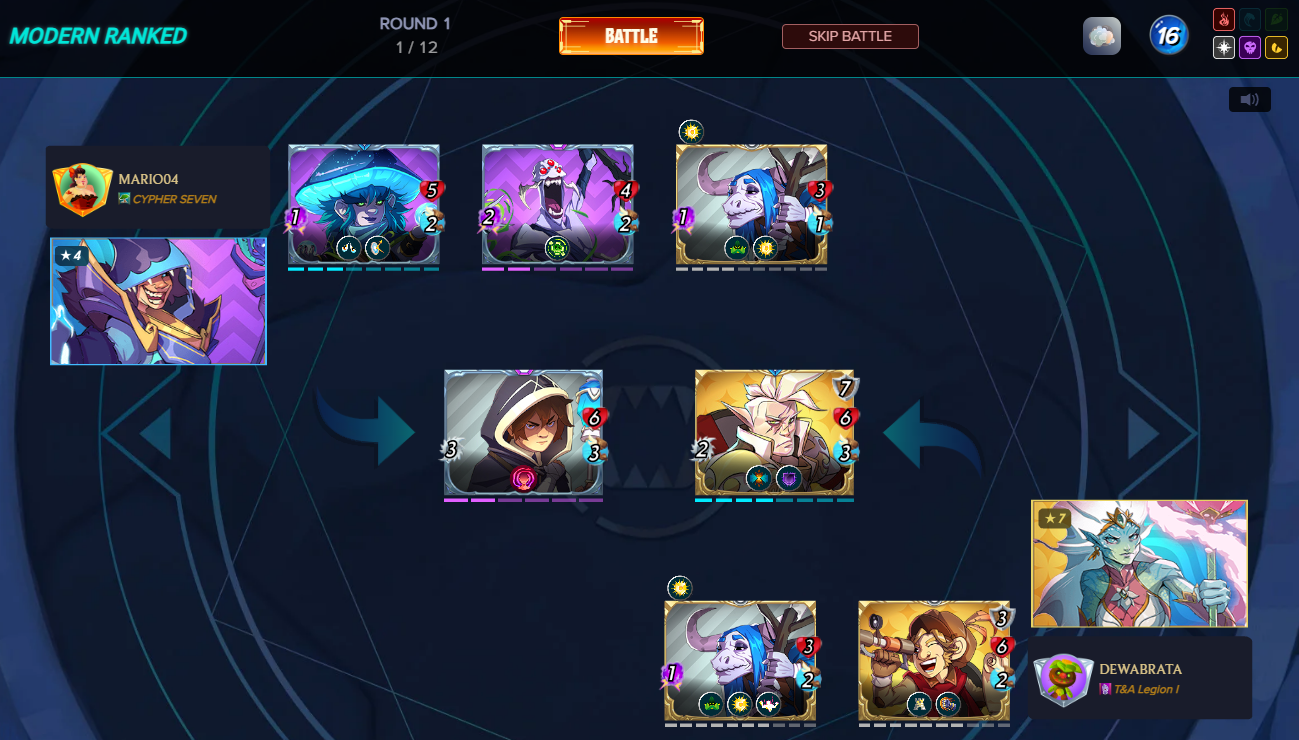
Task: Click the gold dragon splinter icon
Action: [x=1276, y=47]
